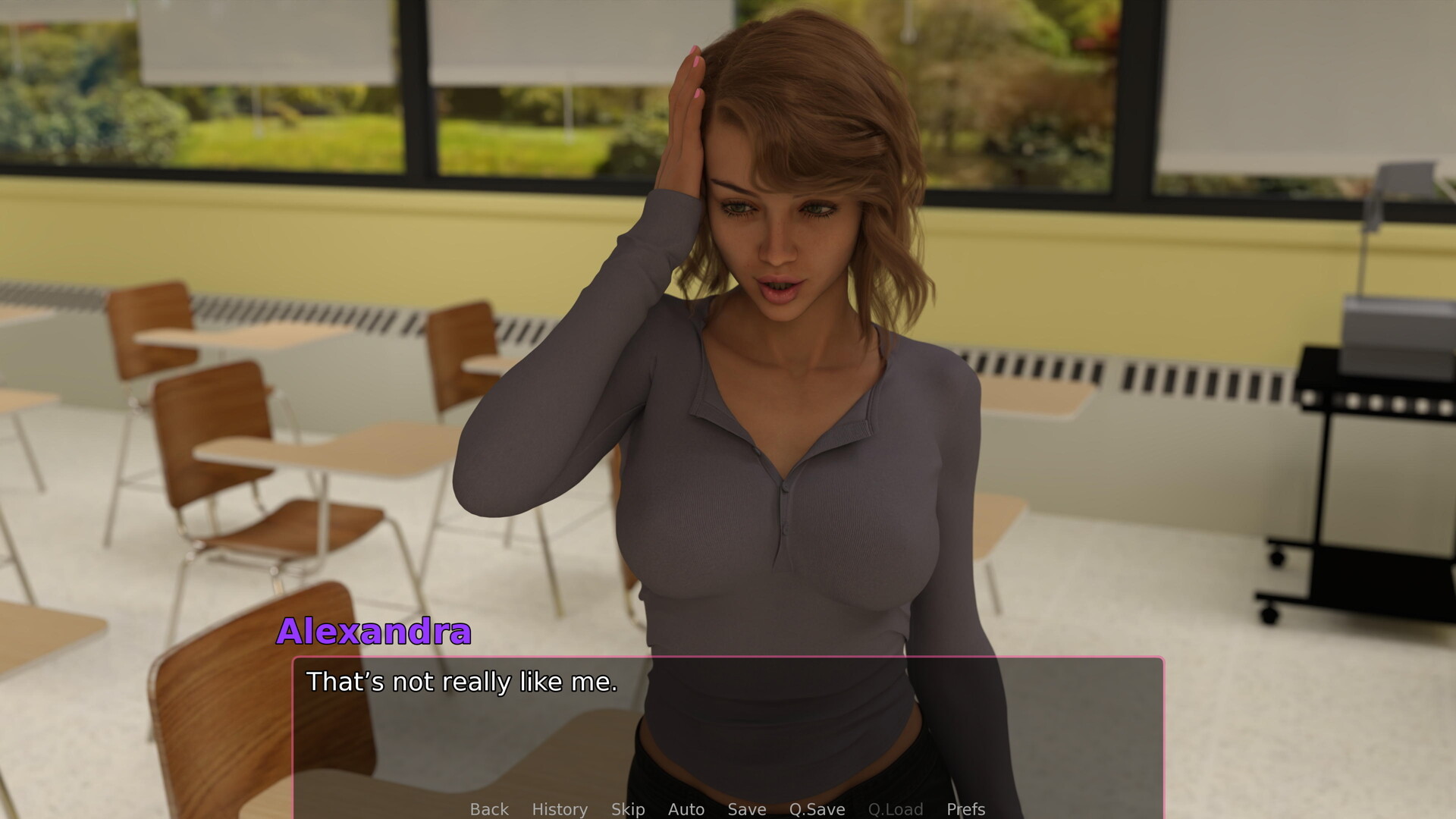Click Skip to fast-forward the scene
Viewport: 1456px width, 819px height.
(627, 809)
